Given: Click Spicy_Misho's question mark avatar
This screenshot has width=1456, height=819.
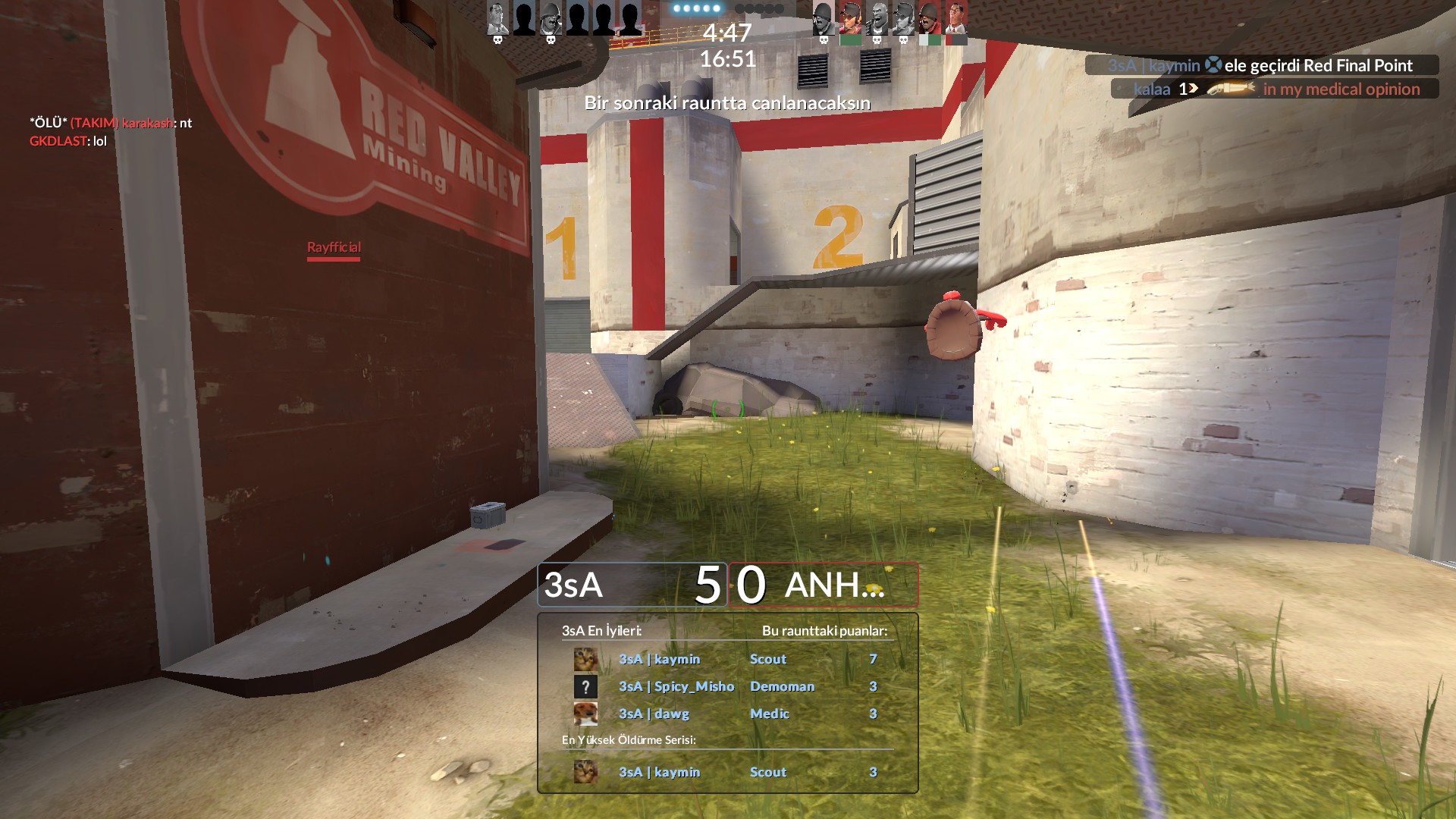Looking at the screenshot, I should click(x=585, y=687).
